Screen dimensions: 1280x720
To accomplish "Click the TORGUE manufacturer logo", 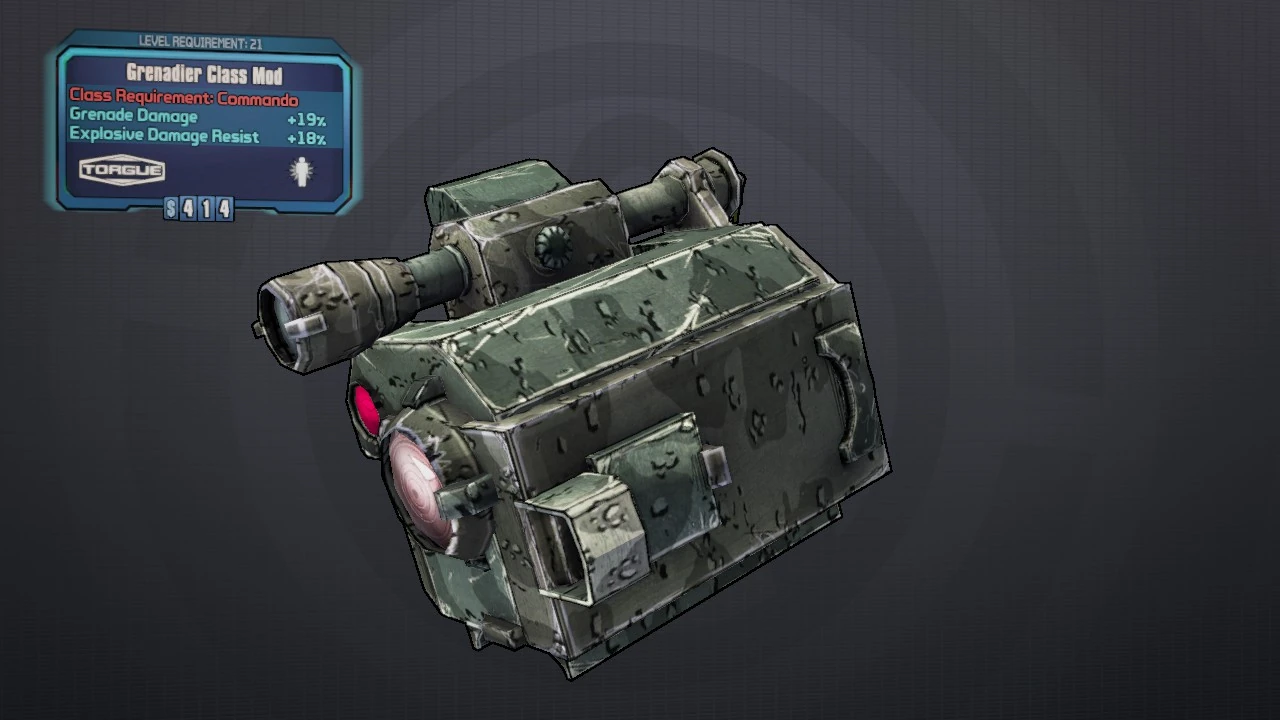I will tap(120, 170).
